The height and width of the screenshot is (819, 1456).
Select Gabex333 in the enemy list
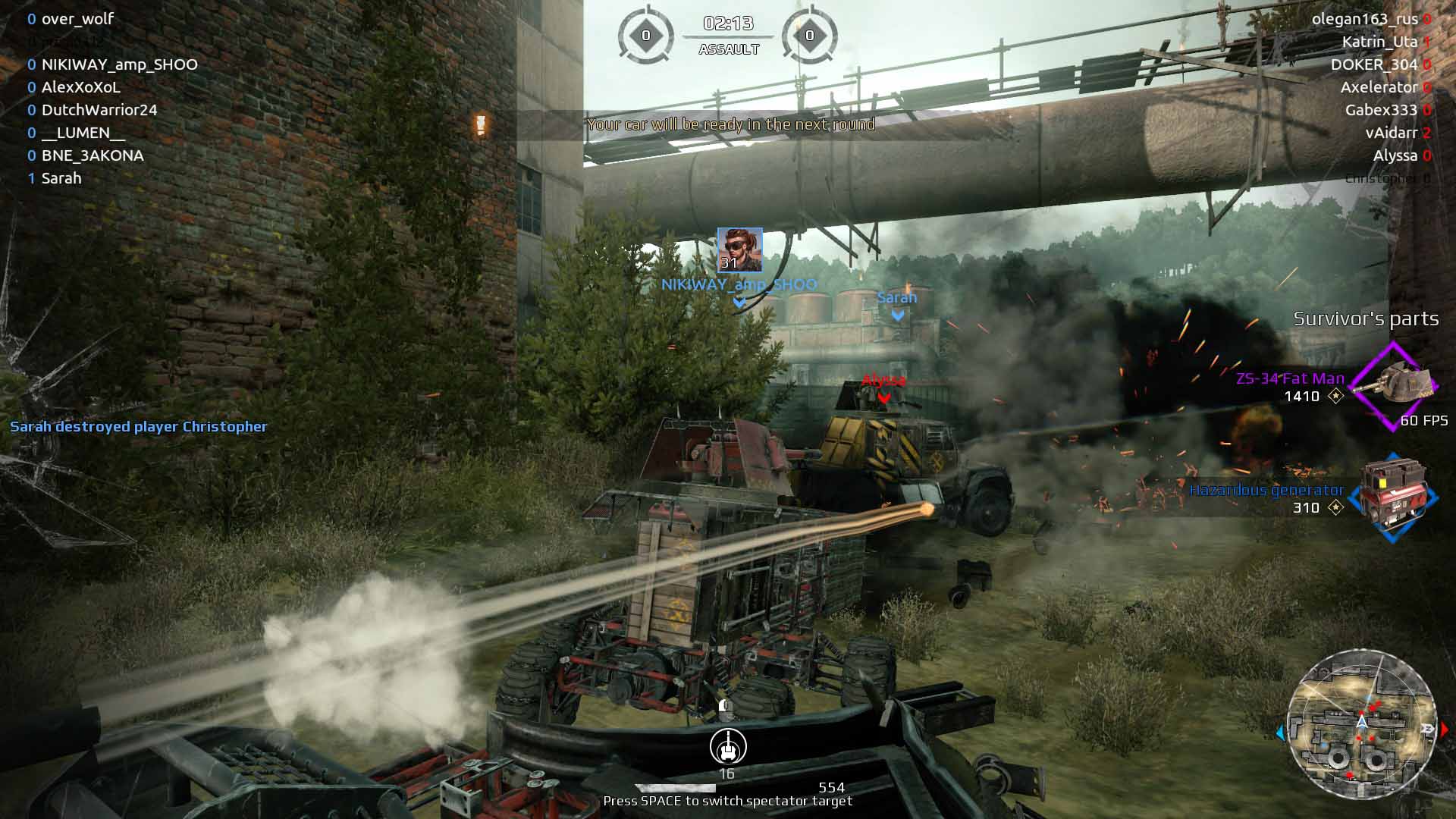(1381, 110)
